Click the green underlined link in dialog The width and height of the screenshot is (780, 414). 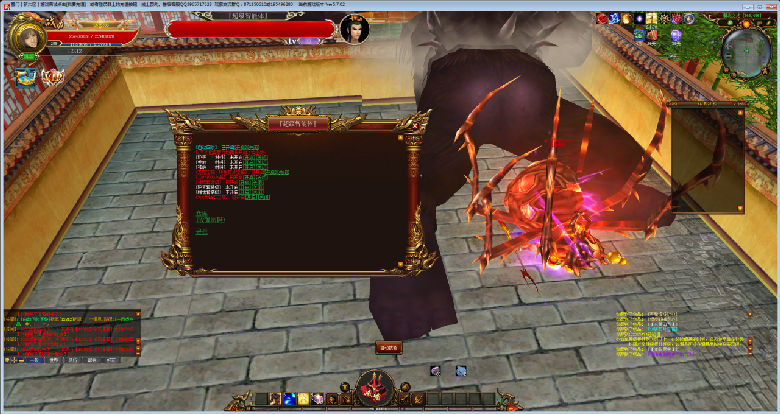202,231
